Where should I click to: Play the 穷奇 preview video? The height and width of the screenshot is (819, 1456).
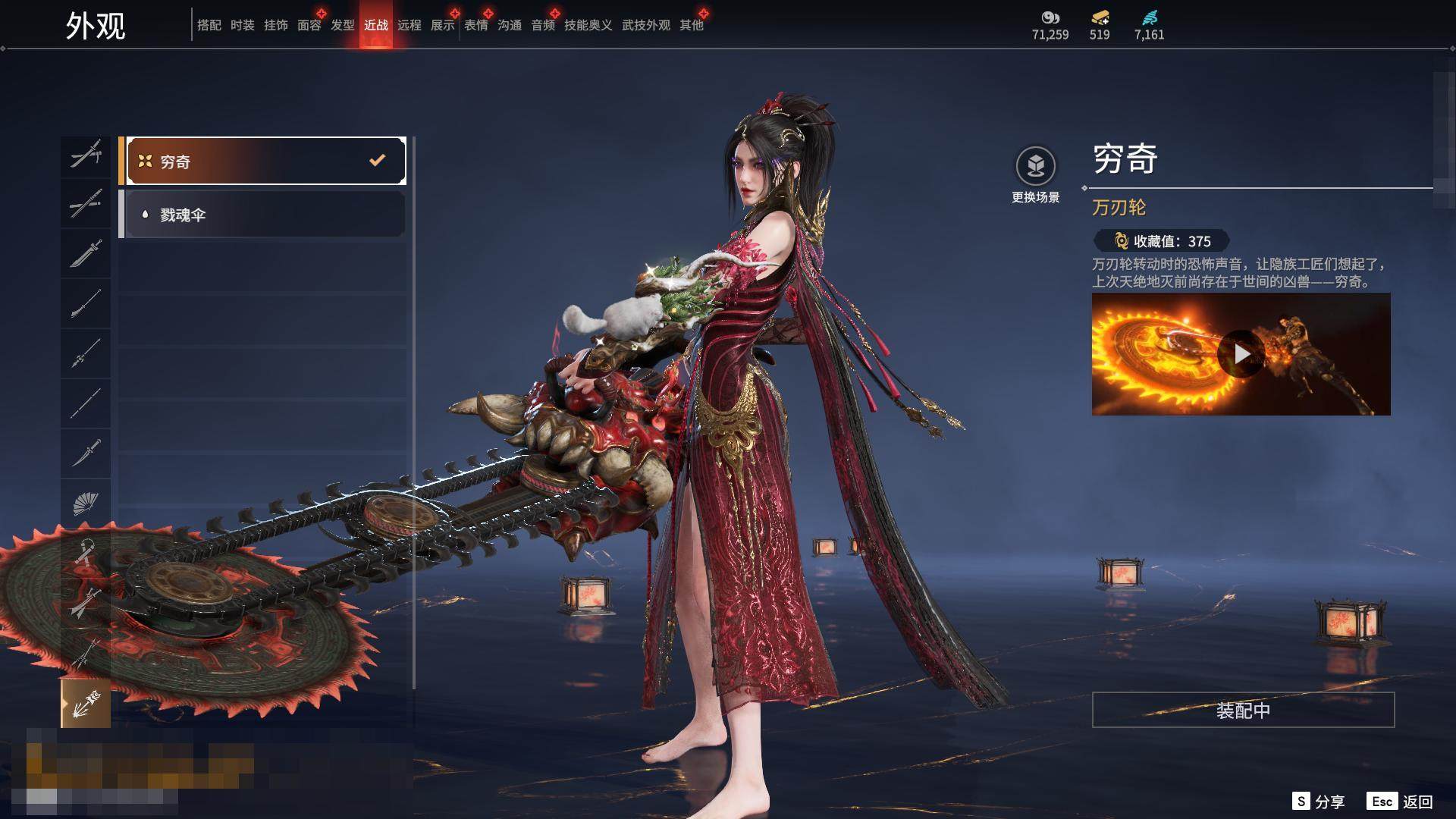click(1241, 354)
